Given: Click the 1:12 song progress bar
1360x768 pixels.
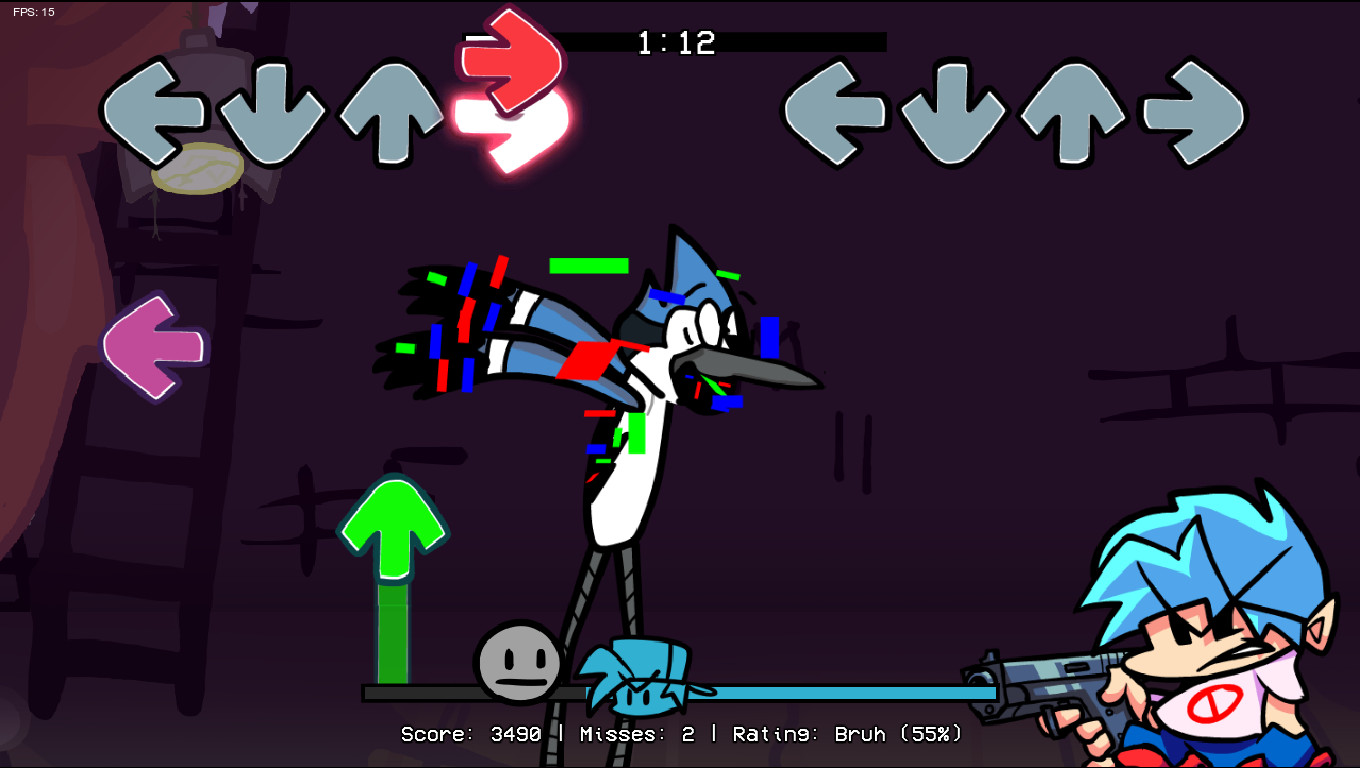Looking at the screenshot, I should click(x=677, y=43).
